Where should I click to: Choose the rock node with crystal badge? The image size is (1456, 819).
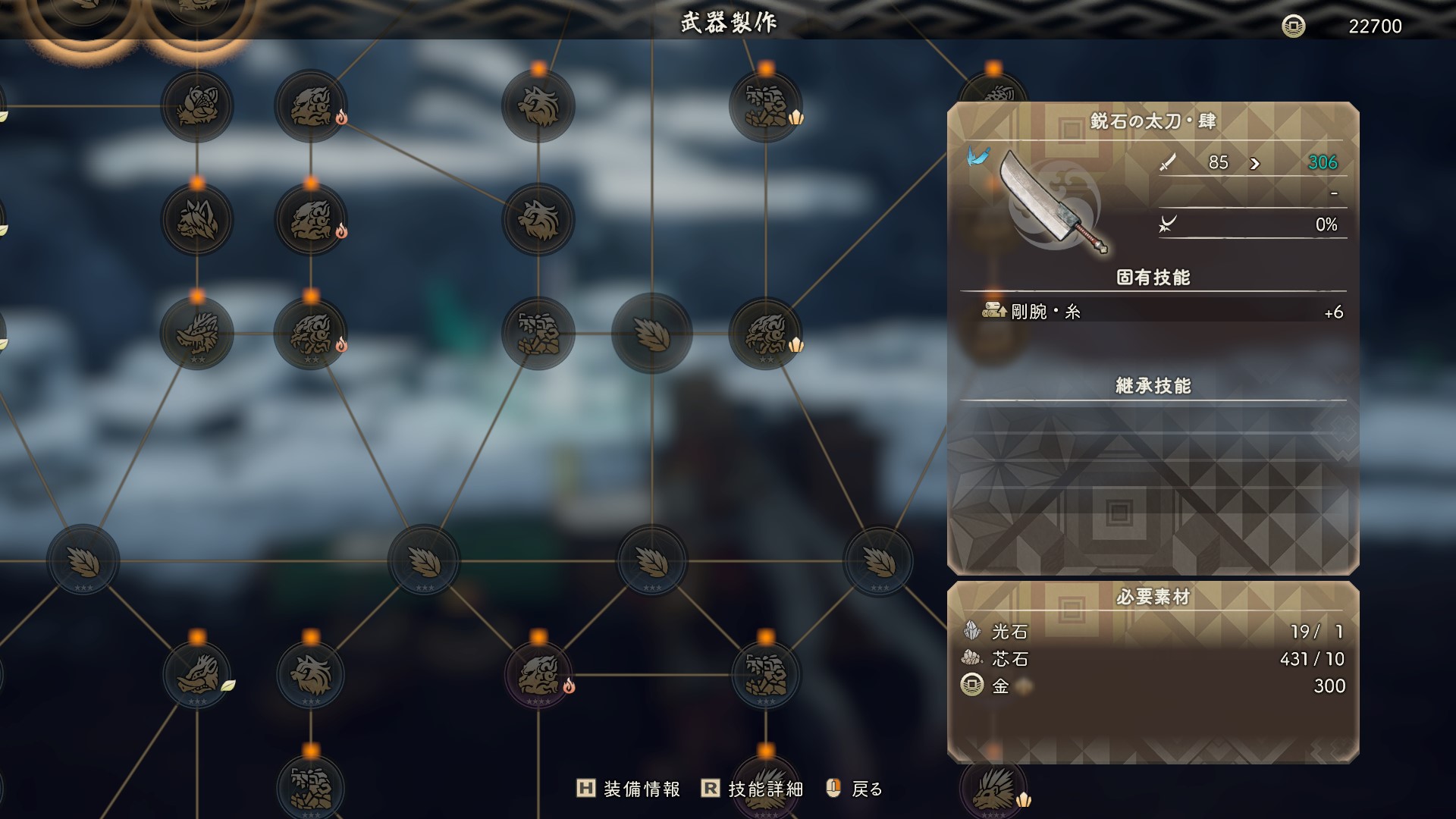766,105
